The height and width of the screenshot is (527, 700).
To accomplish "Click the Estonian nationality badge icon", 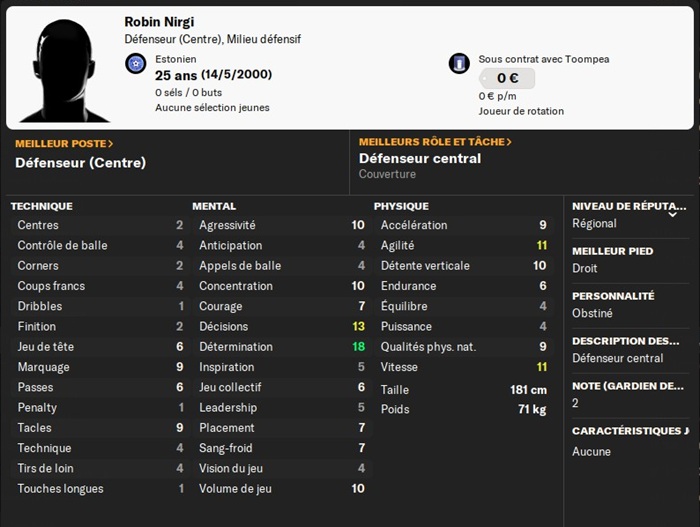I will tap(136, 65).
